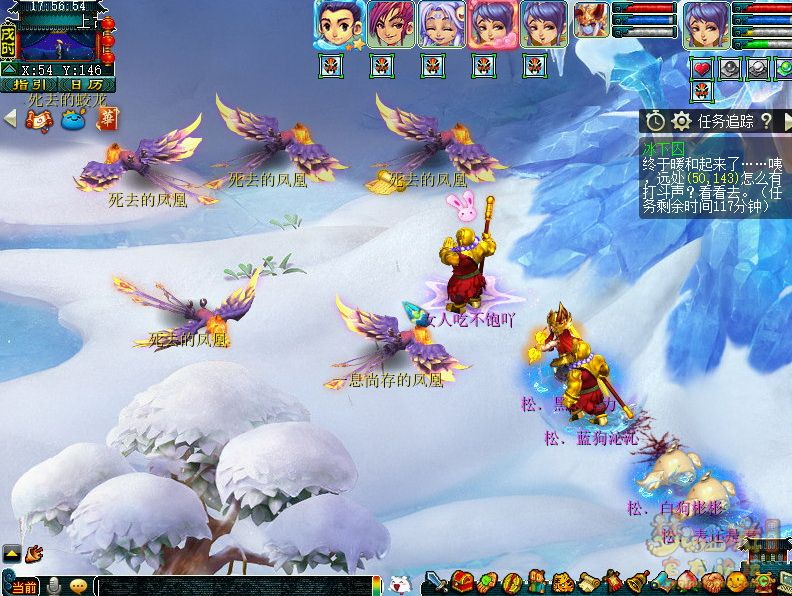
Task: Select the white-haired smiling team portrait
Action: (441, 24)
